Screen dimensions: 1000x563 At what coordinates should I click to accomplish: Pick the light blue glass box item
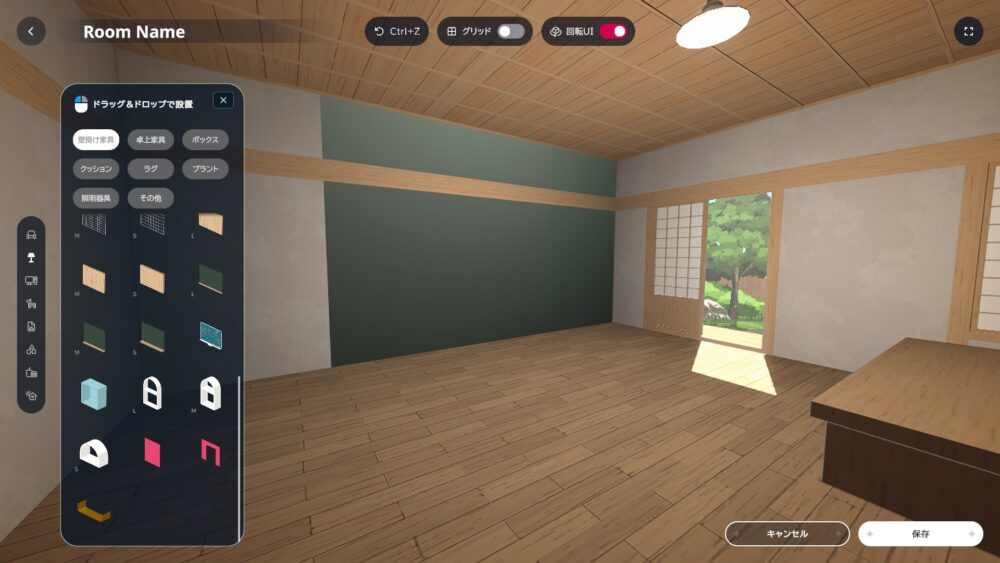[94, 393]
